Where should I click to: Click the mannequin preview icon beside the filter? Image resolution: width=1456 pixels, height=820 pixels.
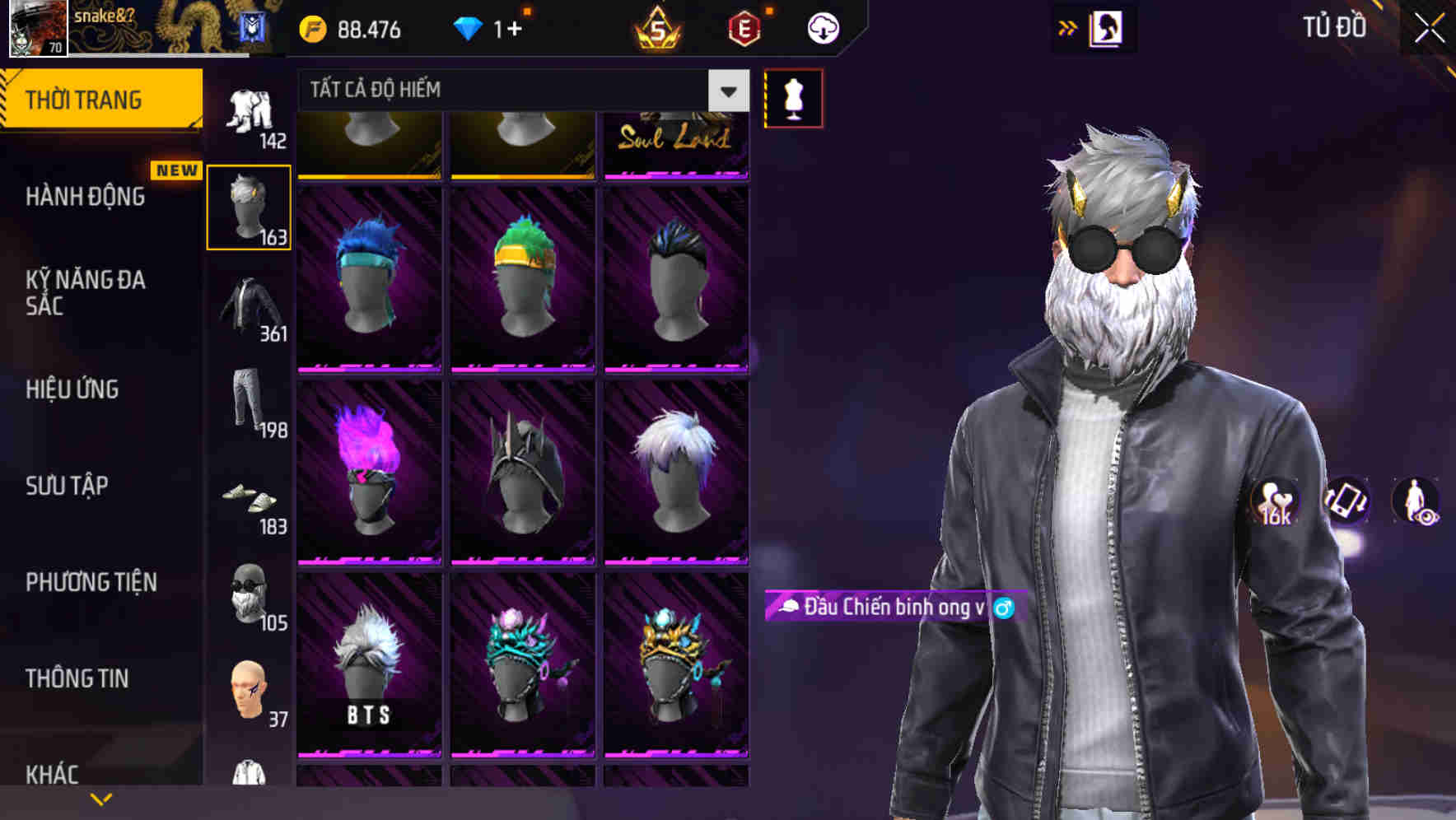point(793,96)
